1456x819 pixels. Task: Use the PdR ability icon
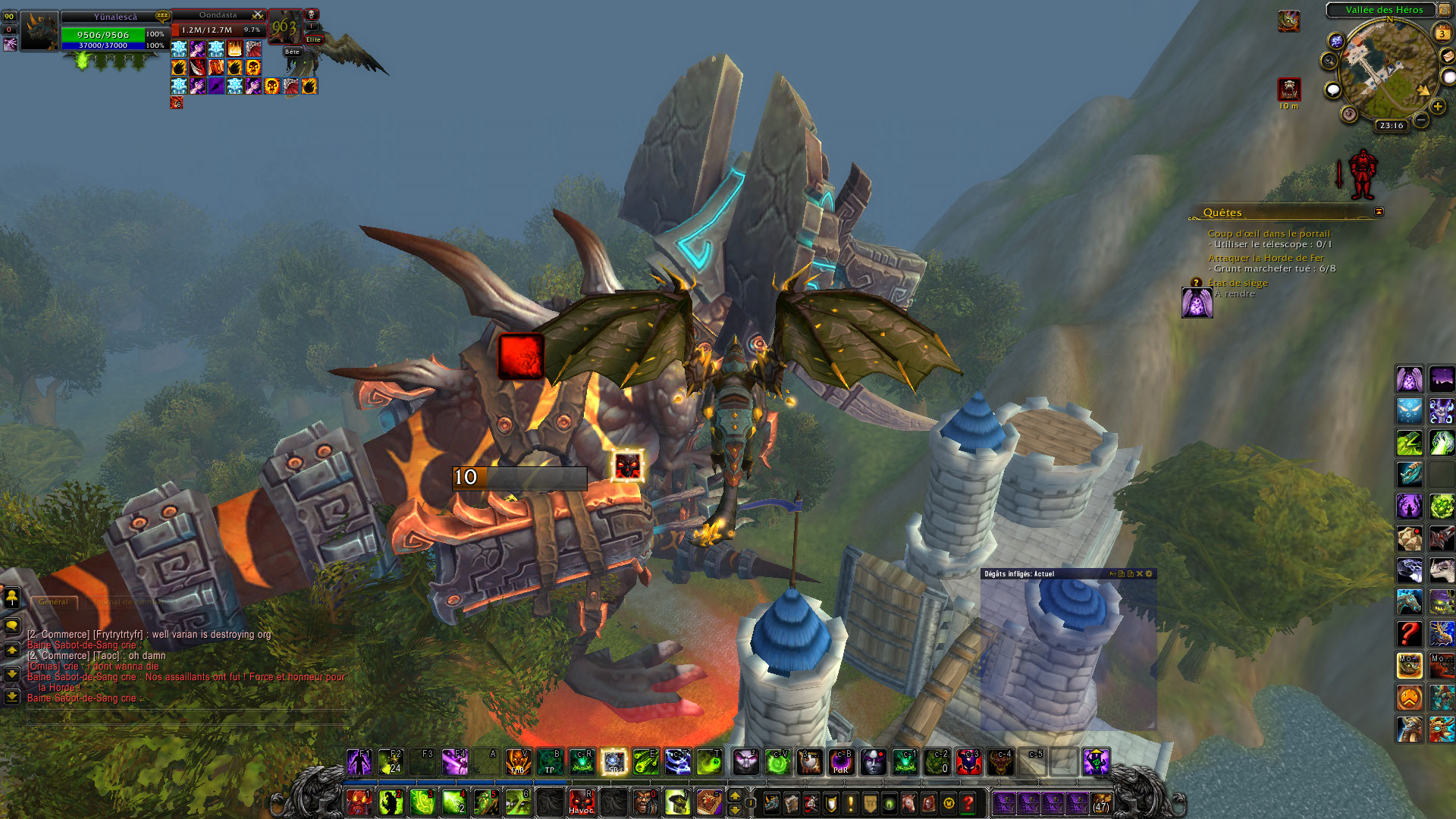[841, 762]
